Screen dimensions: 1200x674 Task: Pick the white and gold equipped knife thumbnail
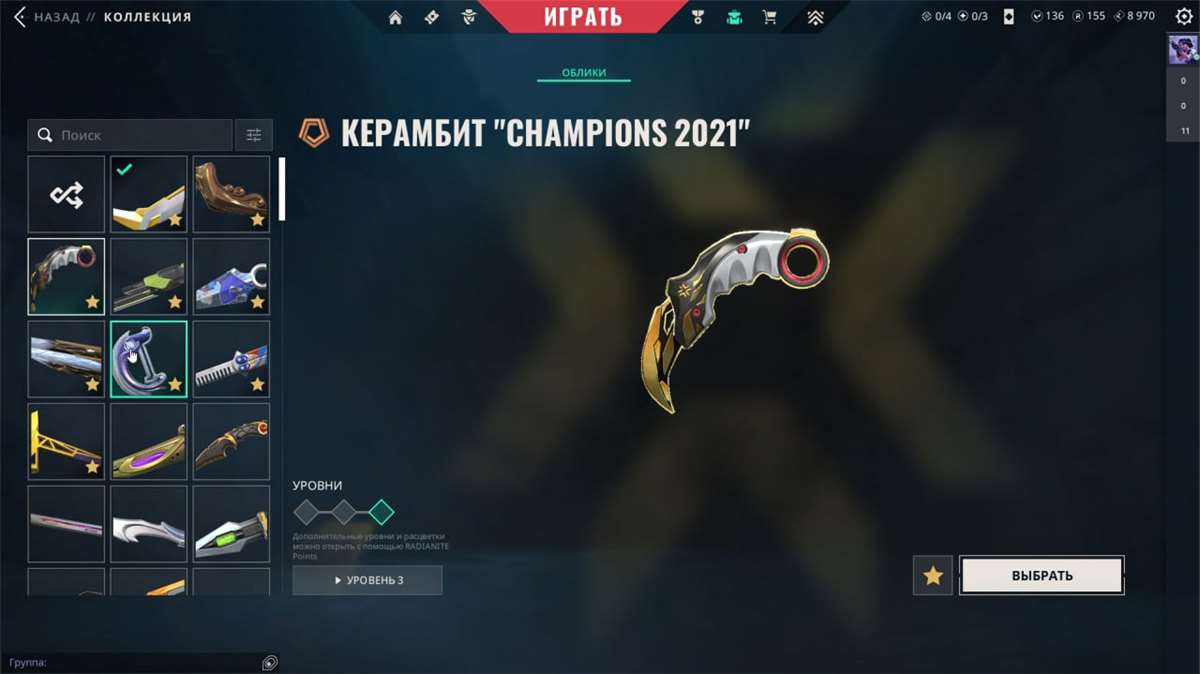click(x=148, y=194)
